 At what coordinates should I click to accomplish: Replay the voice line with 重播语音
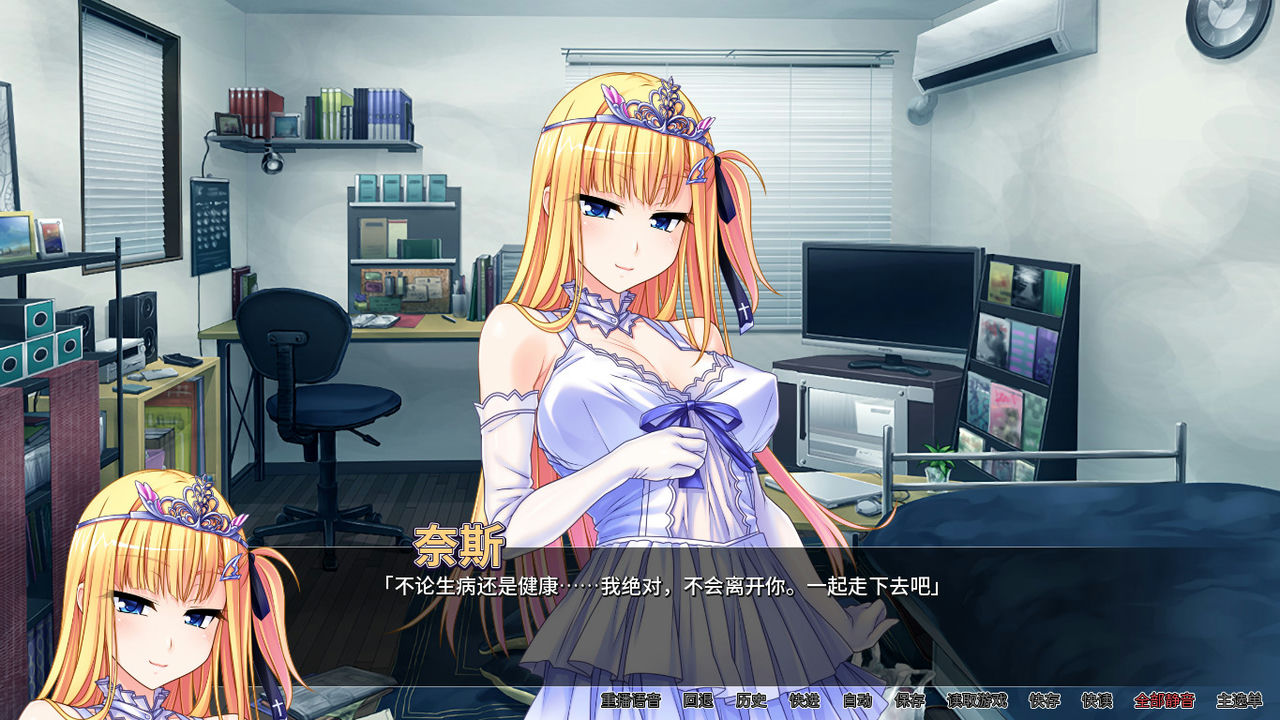(629, 703)
